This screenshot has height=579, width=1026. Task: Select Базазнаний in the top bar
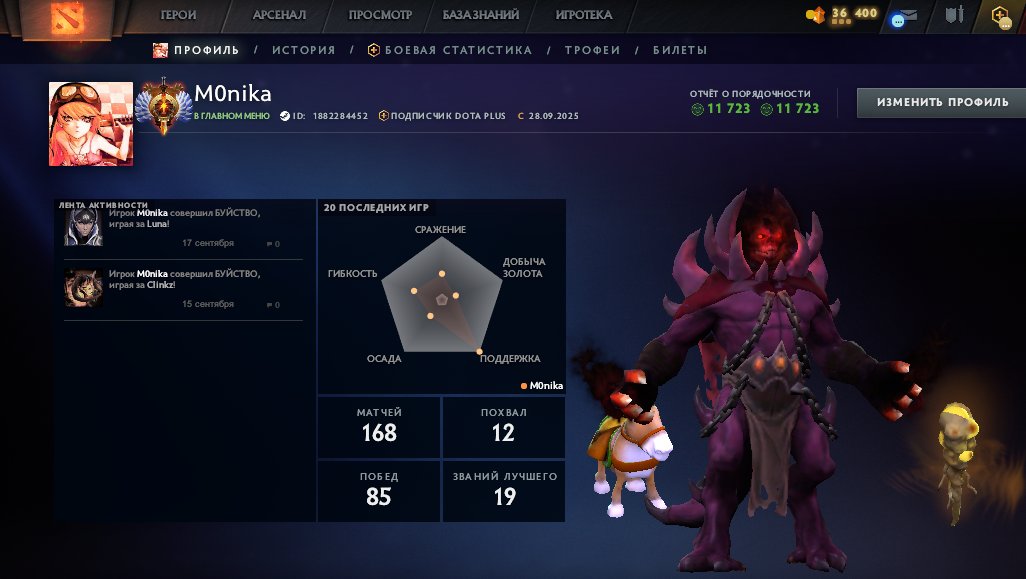point(481,15)
